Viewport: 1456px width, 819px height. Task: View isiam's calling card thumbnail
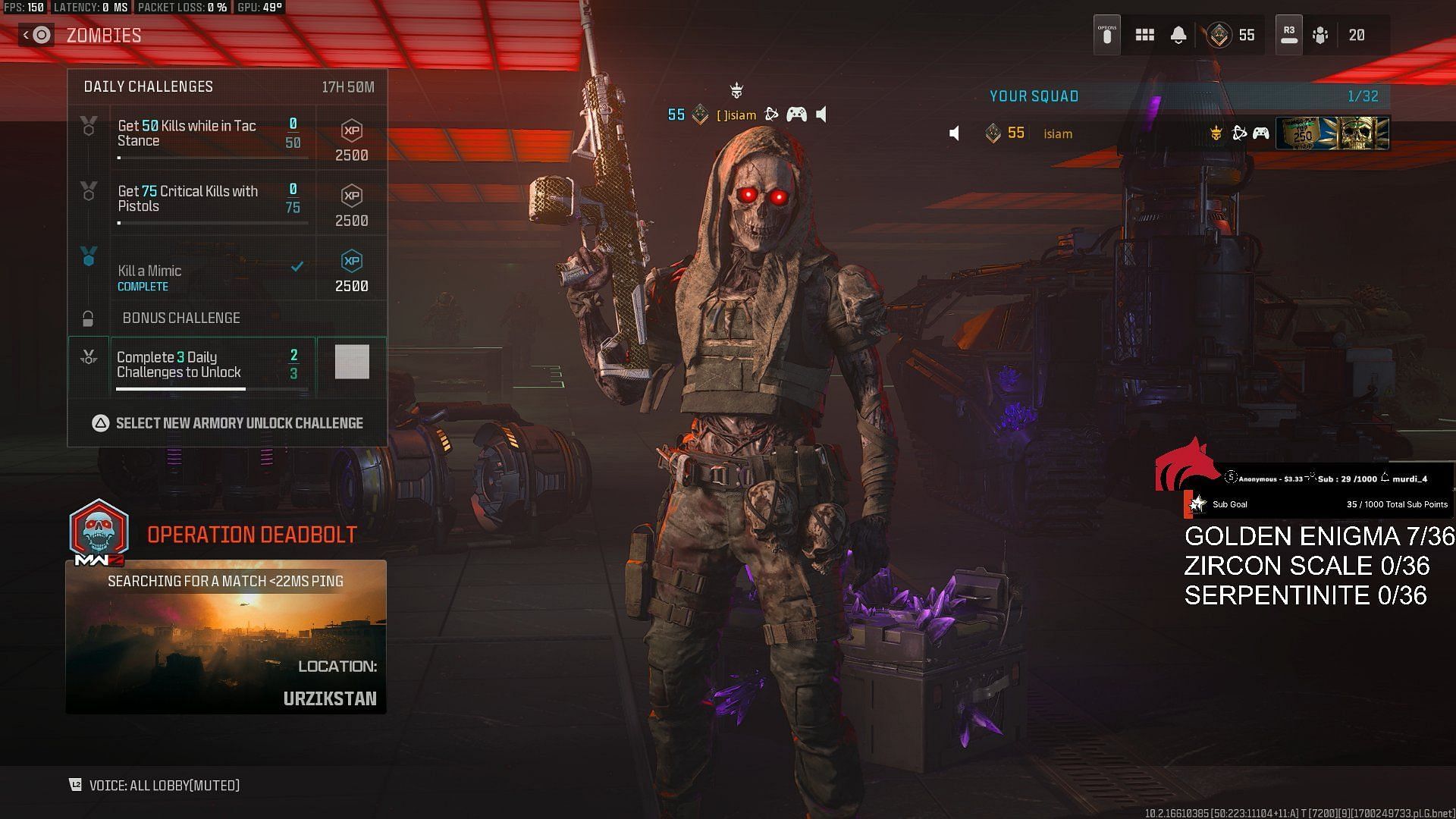click(x=1332, y=133)
